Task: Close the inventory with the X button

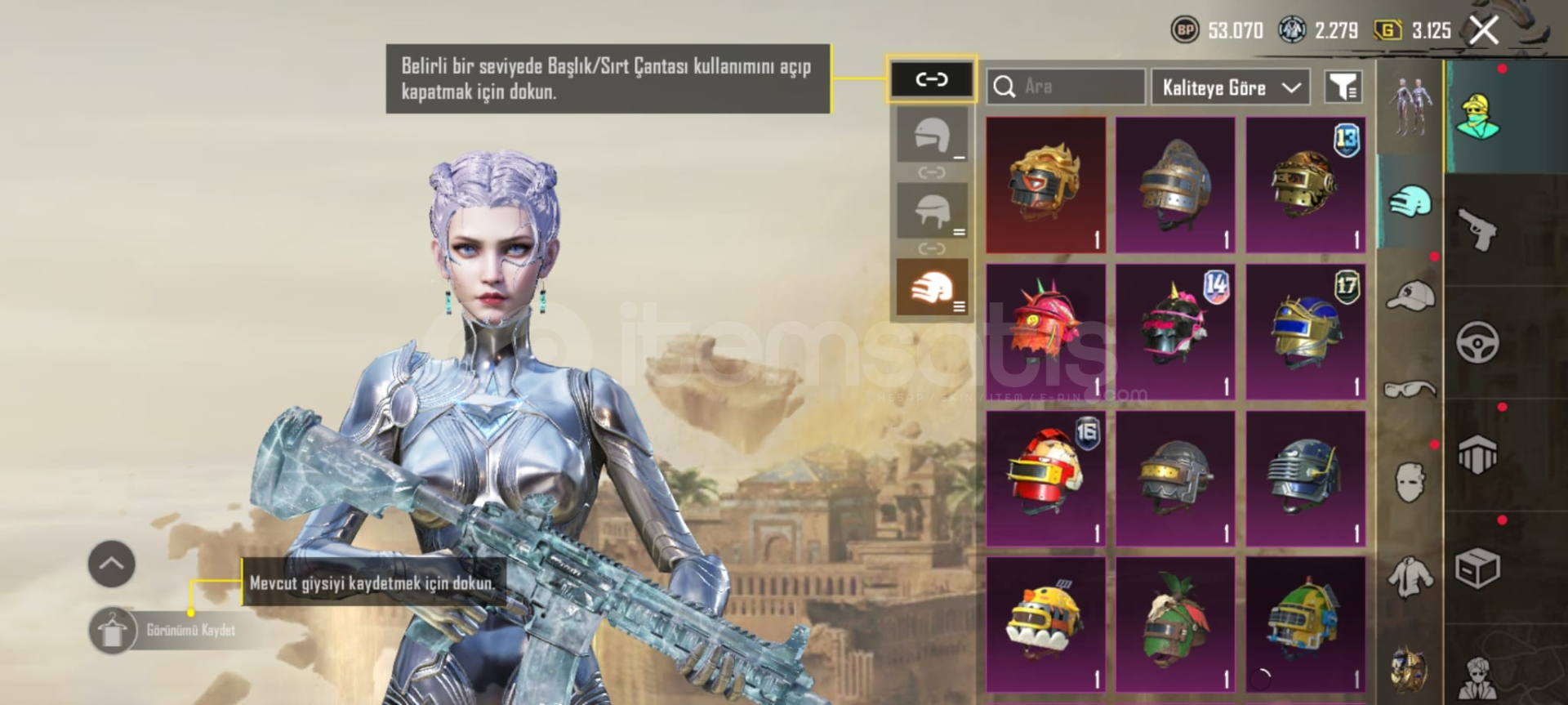Action: coord(1484,31)
